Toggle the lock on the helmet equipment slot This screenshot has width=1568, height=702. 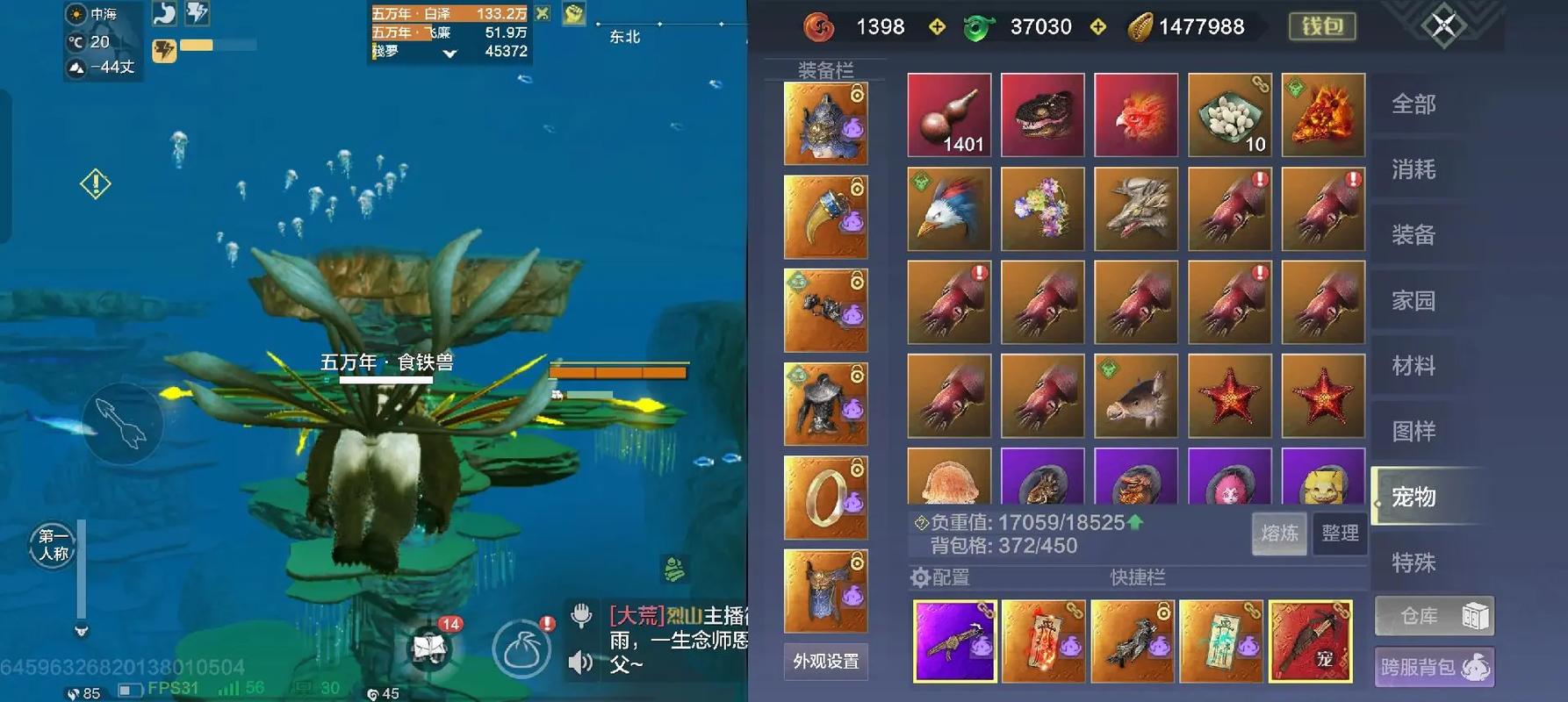(x=857, y=93)
